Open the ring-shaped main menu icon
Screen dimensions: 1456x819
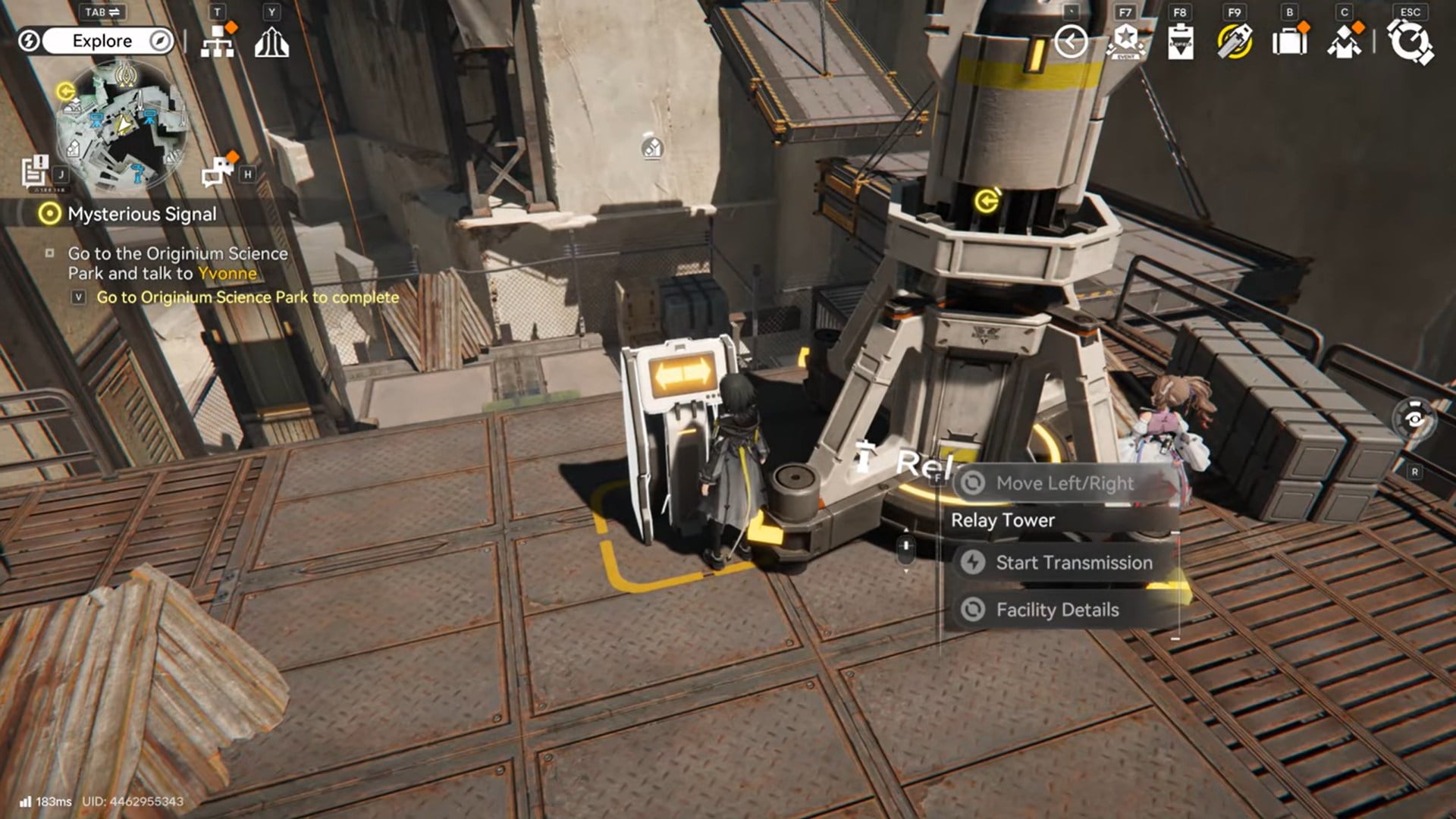(1410, 42)
